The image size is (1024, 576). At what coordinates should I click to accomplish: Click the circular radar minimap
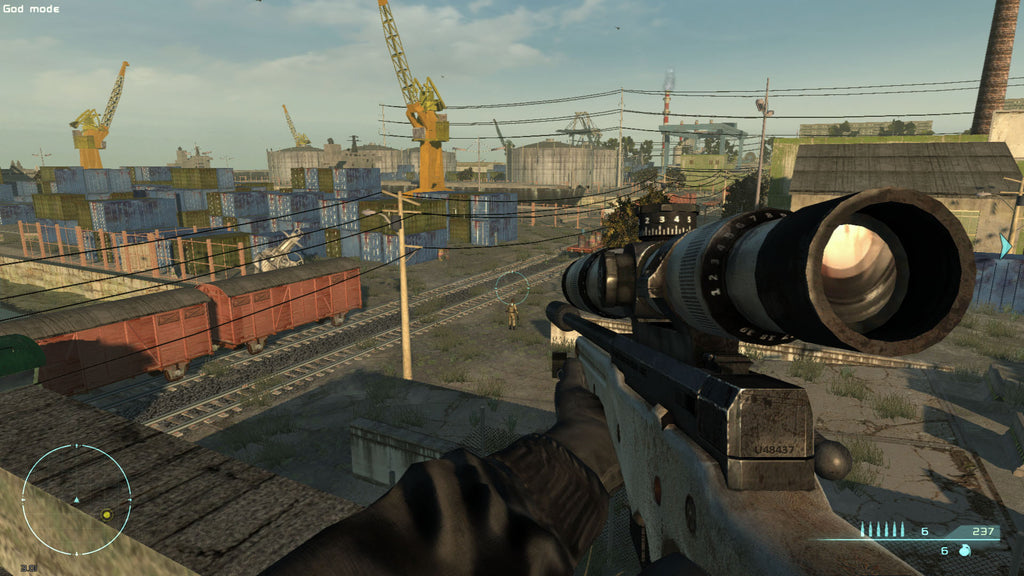pyautogui.click(x=77, y=499)
